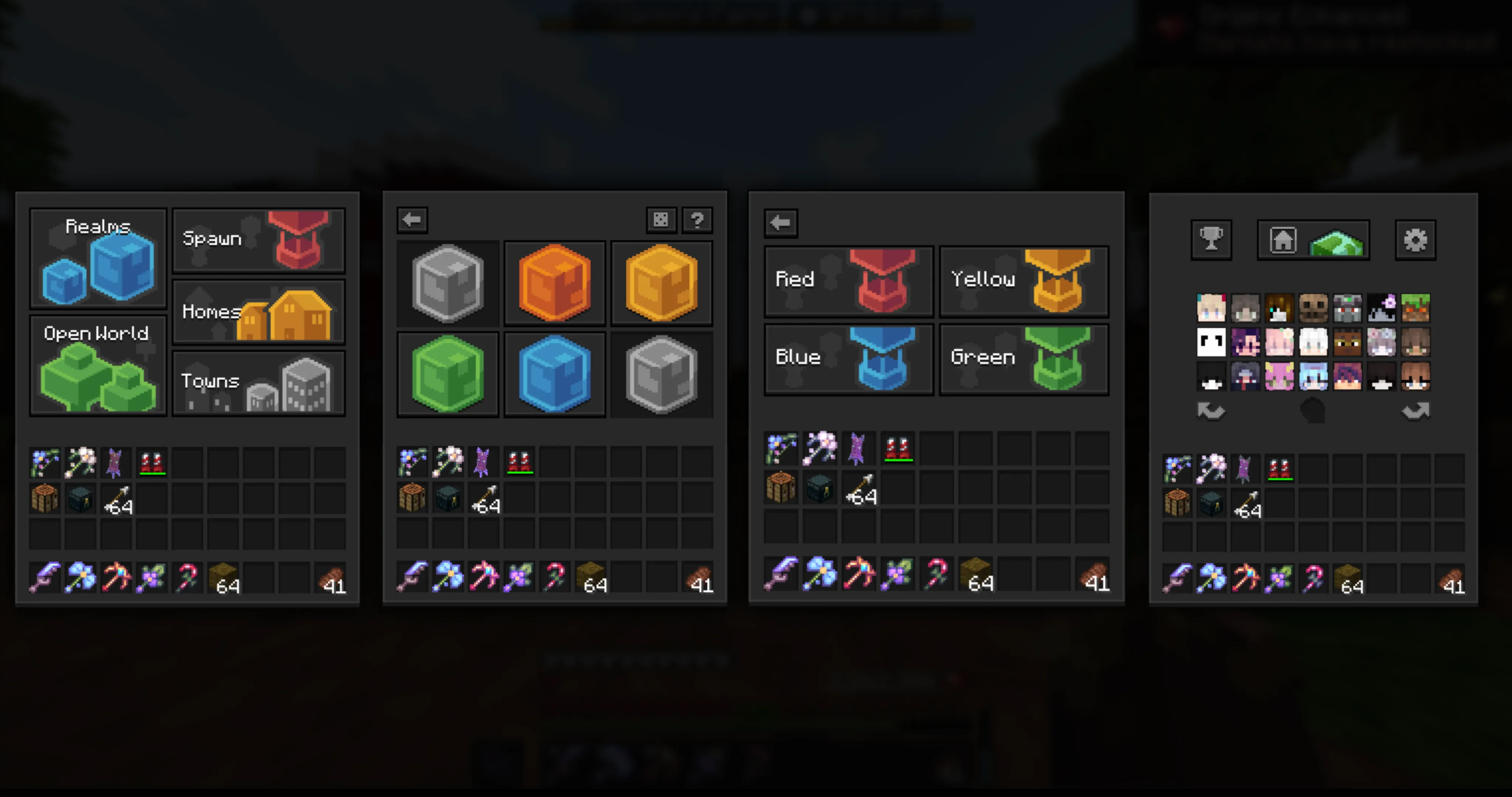This screenshot has width=1512, height=797.
Task: Open the Towns warp entry
Action: [258, 382]
